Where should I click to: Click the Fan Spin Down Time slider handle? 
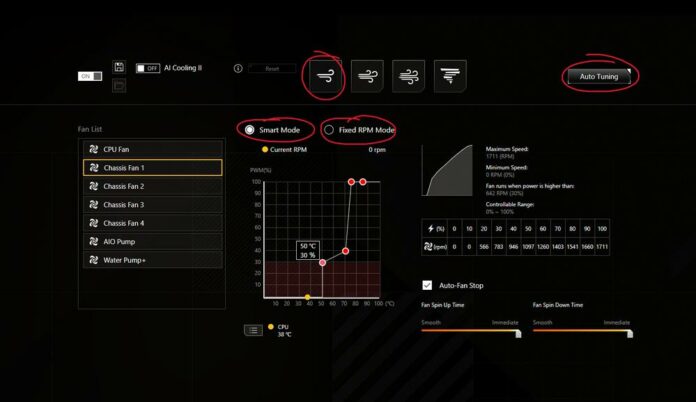coord(629,333)
